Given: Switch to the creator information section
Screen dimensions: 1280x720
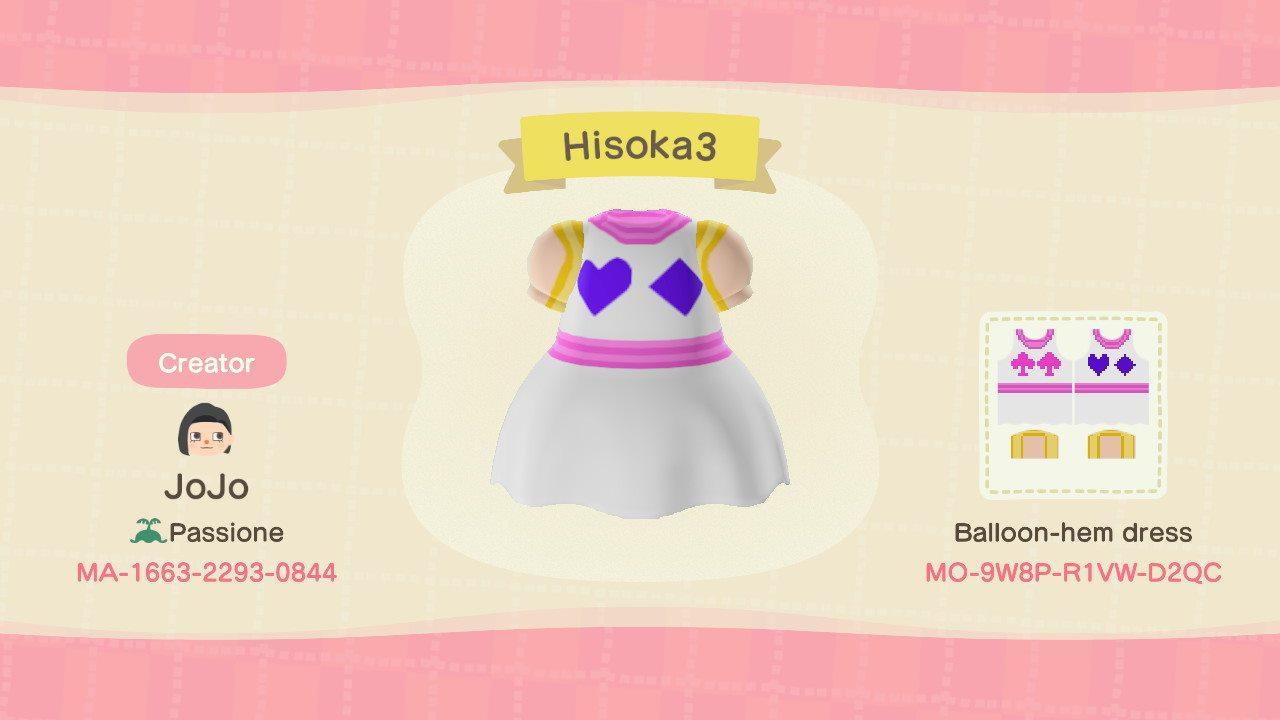Looking at the screenshot, I should pos(205,363).
